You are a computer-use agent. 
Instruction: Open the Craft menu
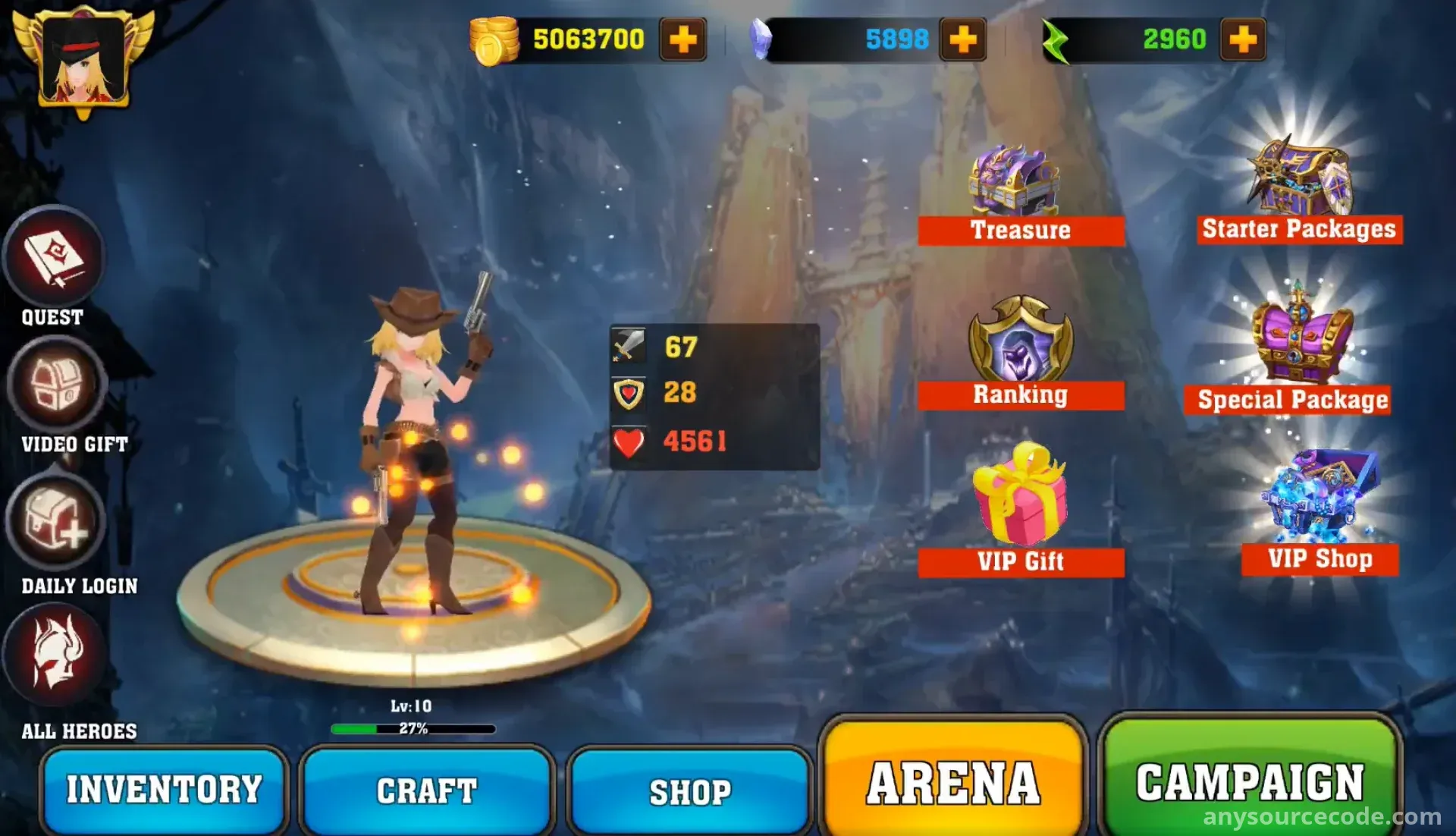coord(427,790)
